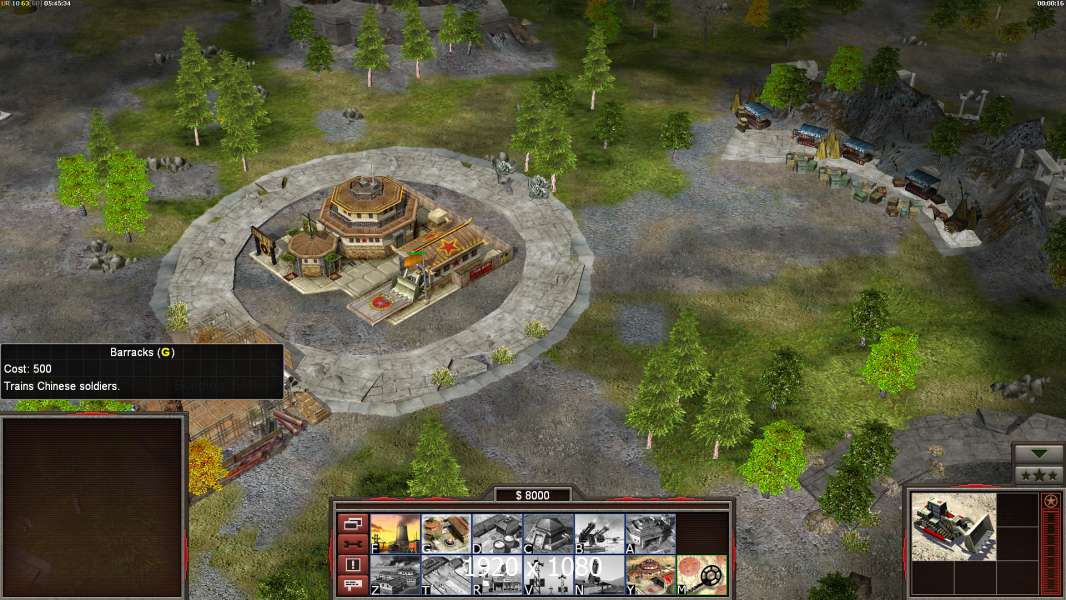The width and height of the screenshot is (1066, 600).
Task: Activate the mine detector icon marked M
Action: pos(701,575)
